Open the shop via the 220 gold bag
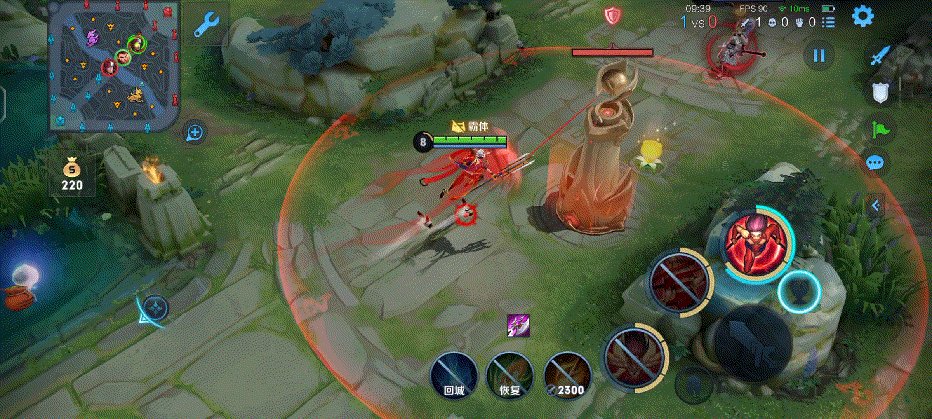Screen dimensions: 932x419 tap(71, 172)
